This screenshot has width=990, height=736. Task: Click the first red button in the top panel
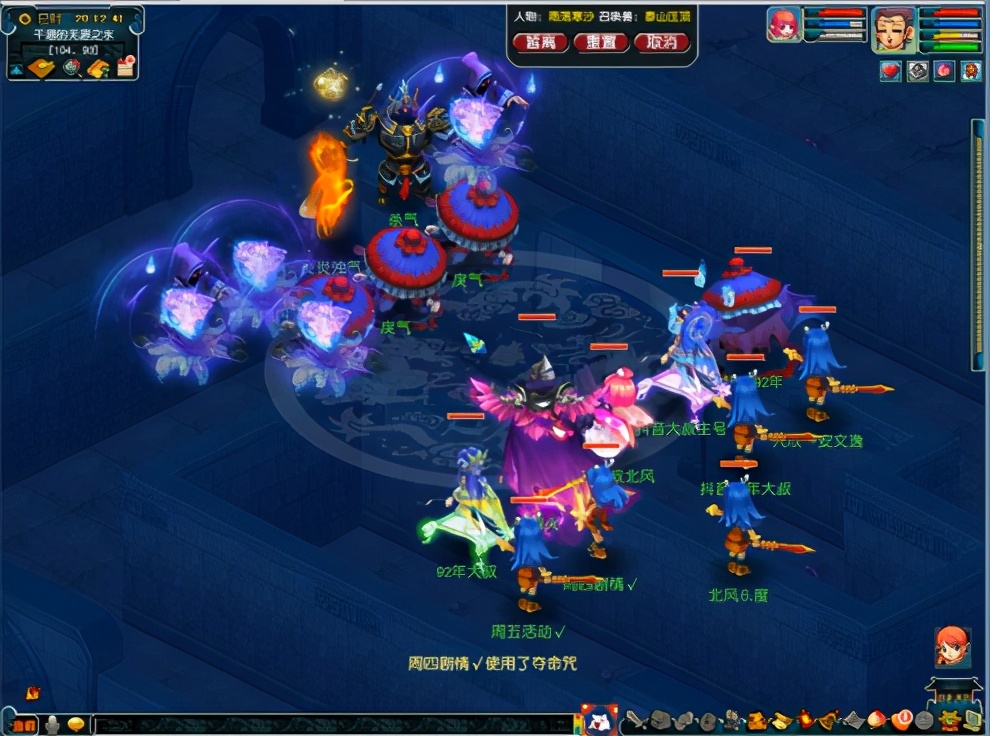coord(540,43)
